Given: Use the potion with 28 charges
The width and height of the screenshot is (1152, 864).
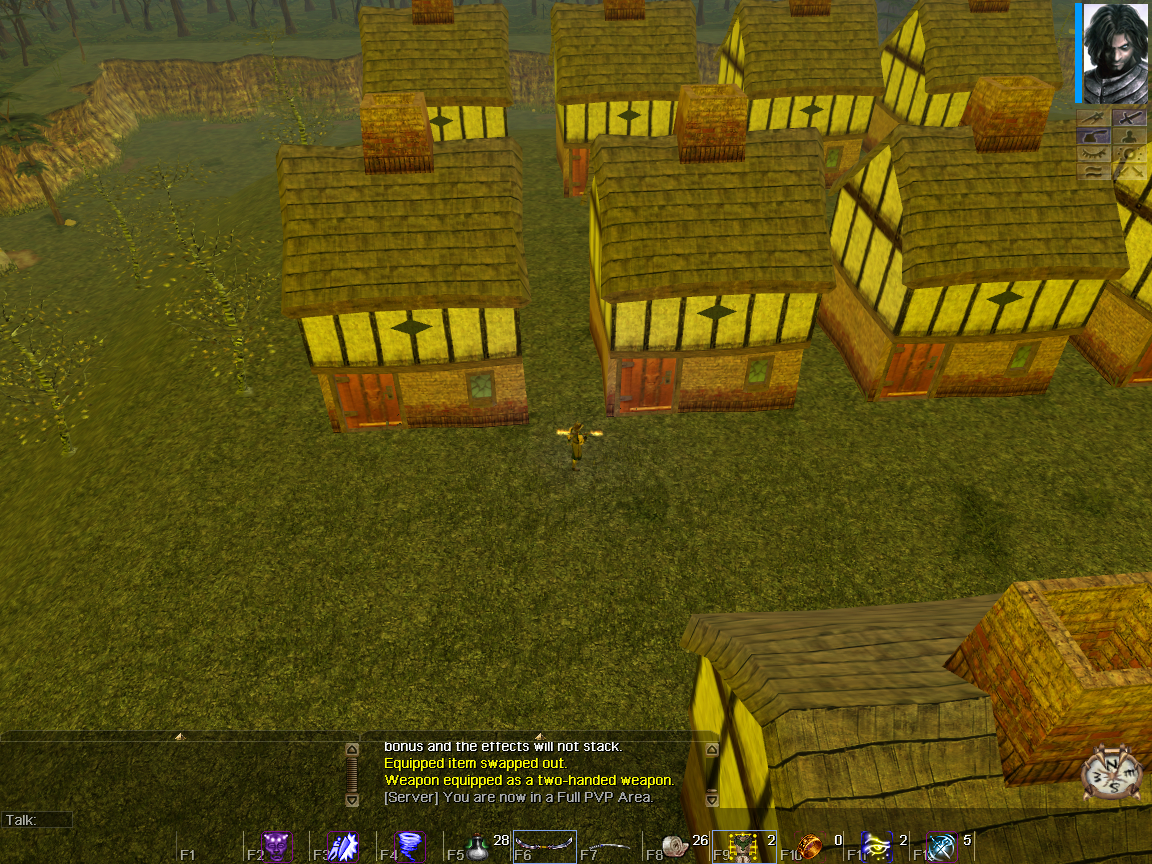Looking at the screenshot, I should pyautogui.click(x=477, y=847).
